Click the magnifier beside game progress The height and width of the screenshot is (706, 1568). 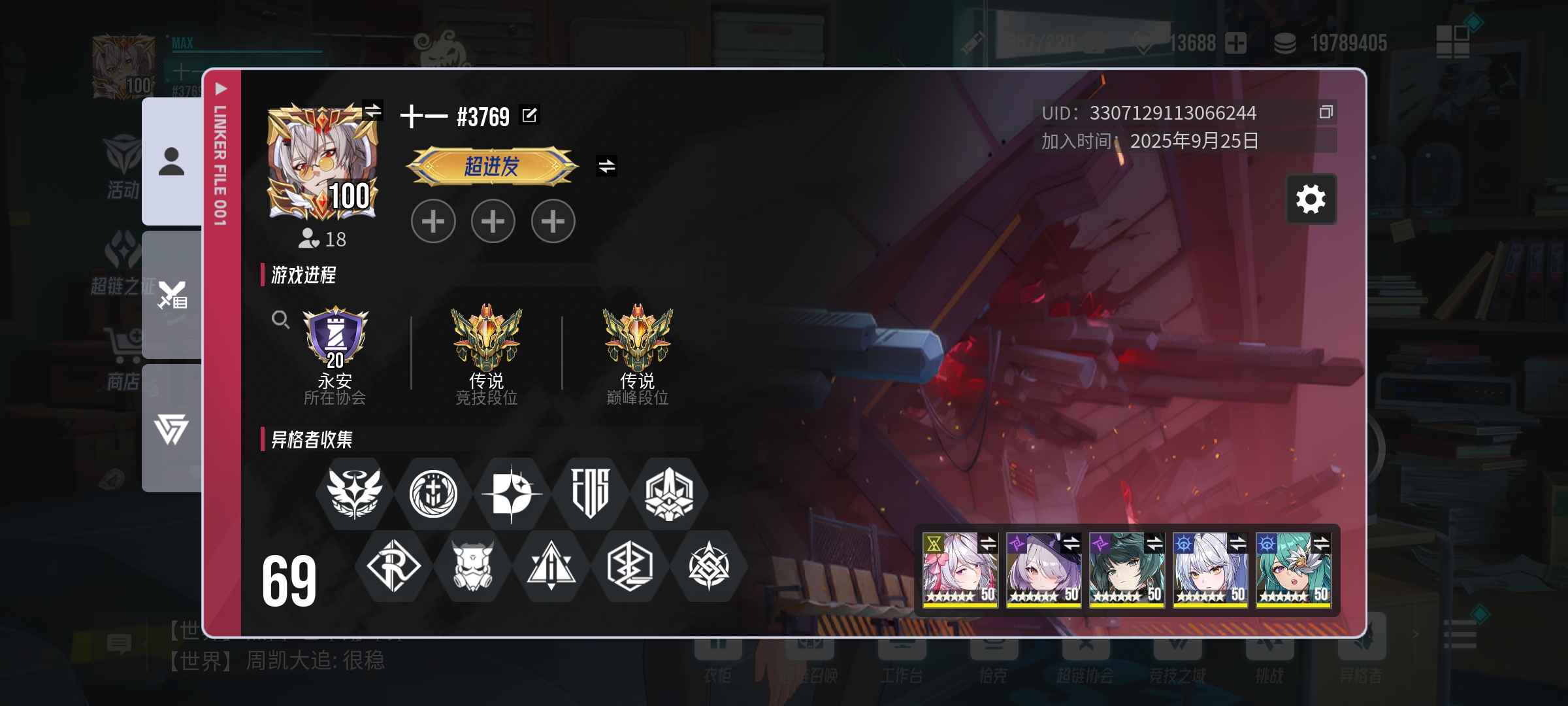280,320
